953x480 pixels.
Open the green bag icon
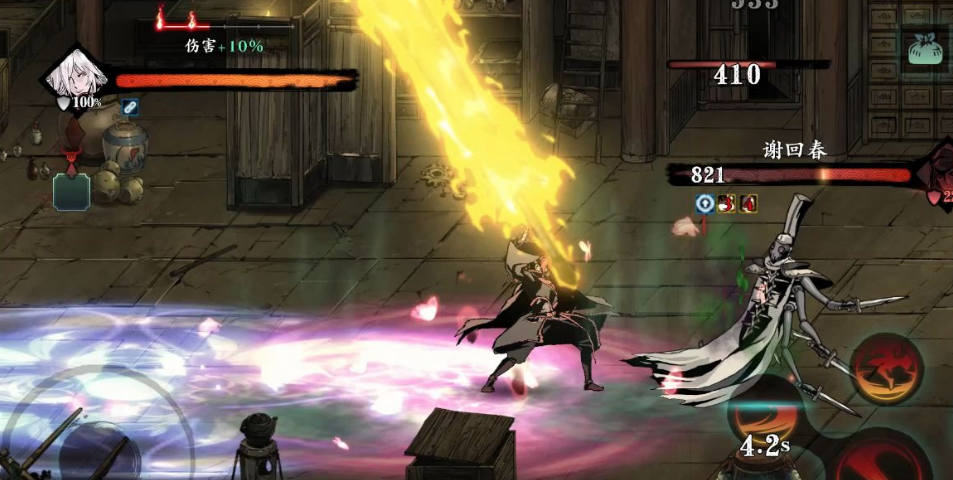pyautogui.click(x=928, y=46)
